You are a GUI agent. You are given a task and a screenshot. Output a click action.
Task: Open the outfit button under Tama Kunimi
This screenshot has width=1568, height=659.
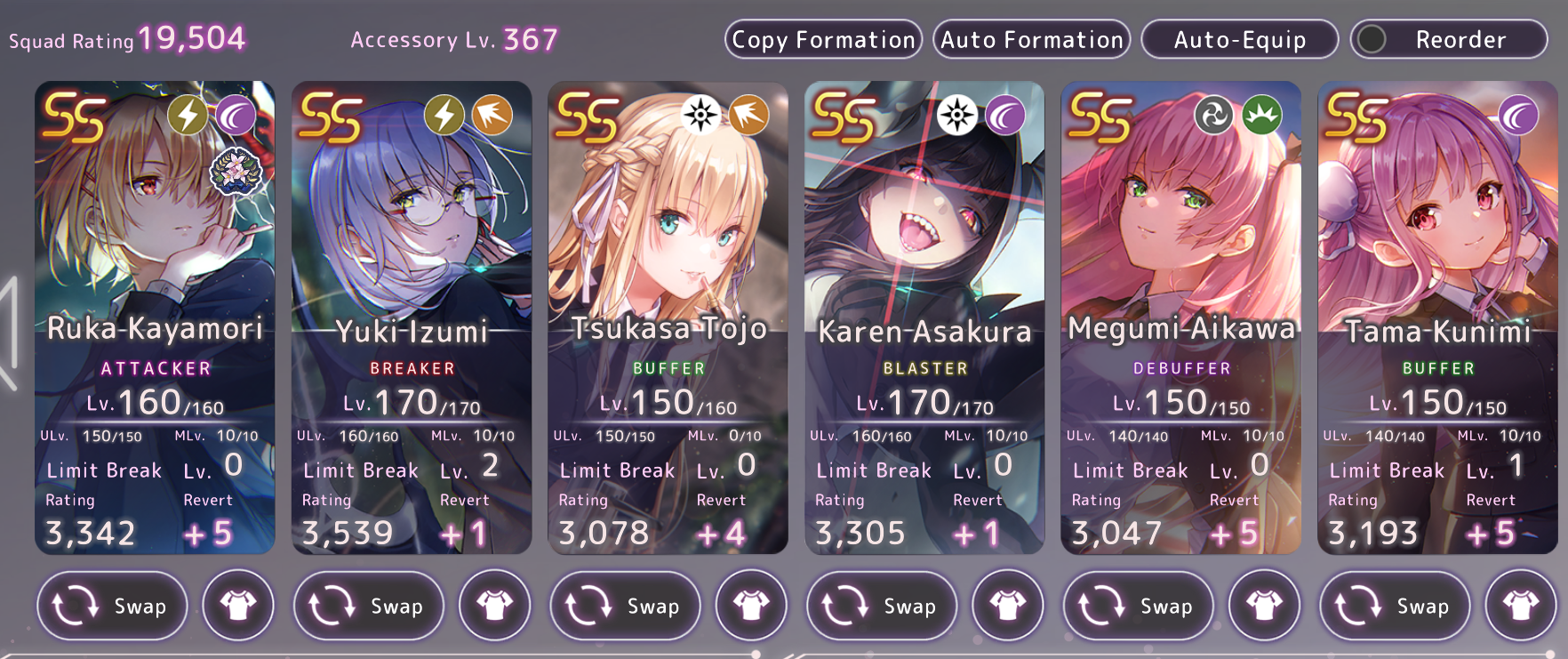click(x=1521, y=606)
